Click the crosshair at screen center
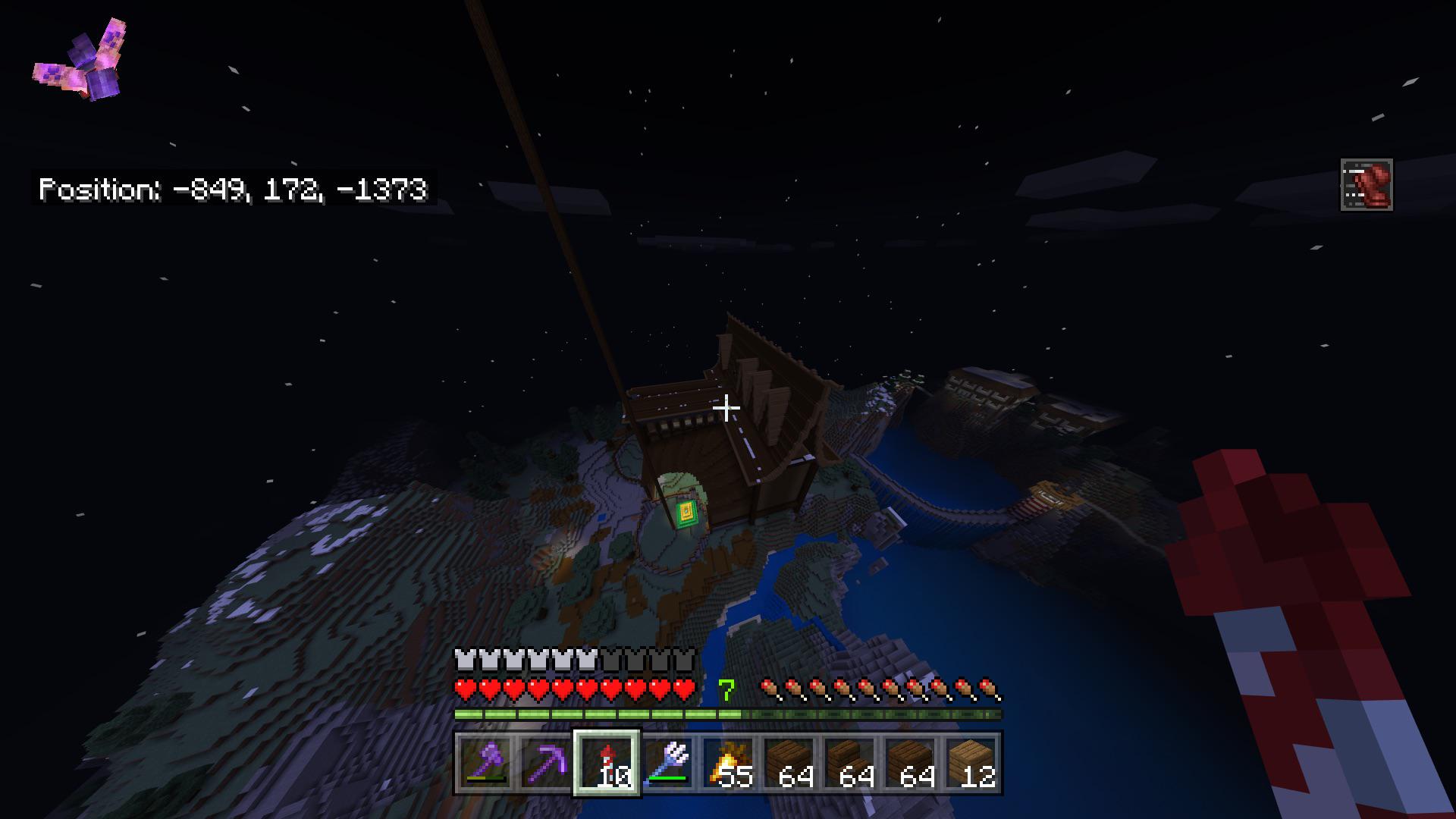This screenshot has height=819, width=1456. [x=727, y=409]
